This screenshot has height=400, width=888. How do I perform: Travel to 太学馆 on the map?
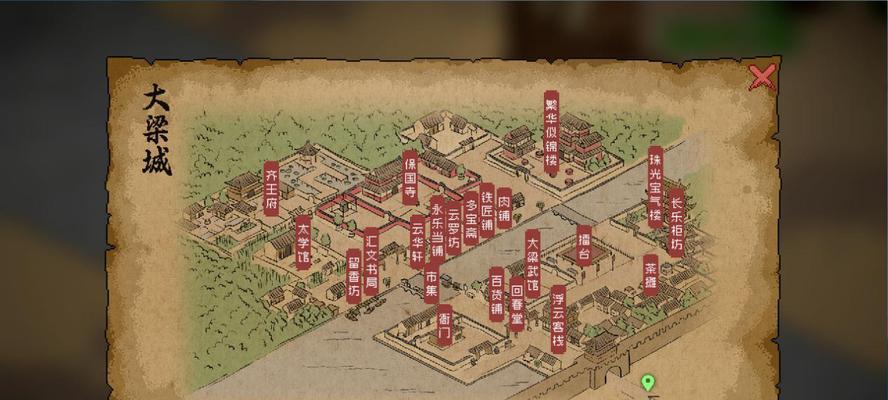(x=303, y=243)
